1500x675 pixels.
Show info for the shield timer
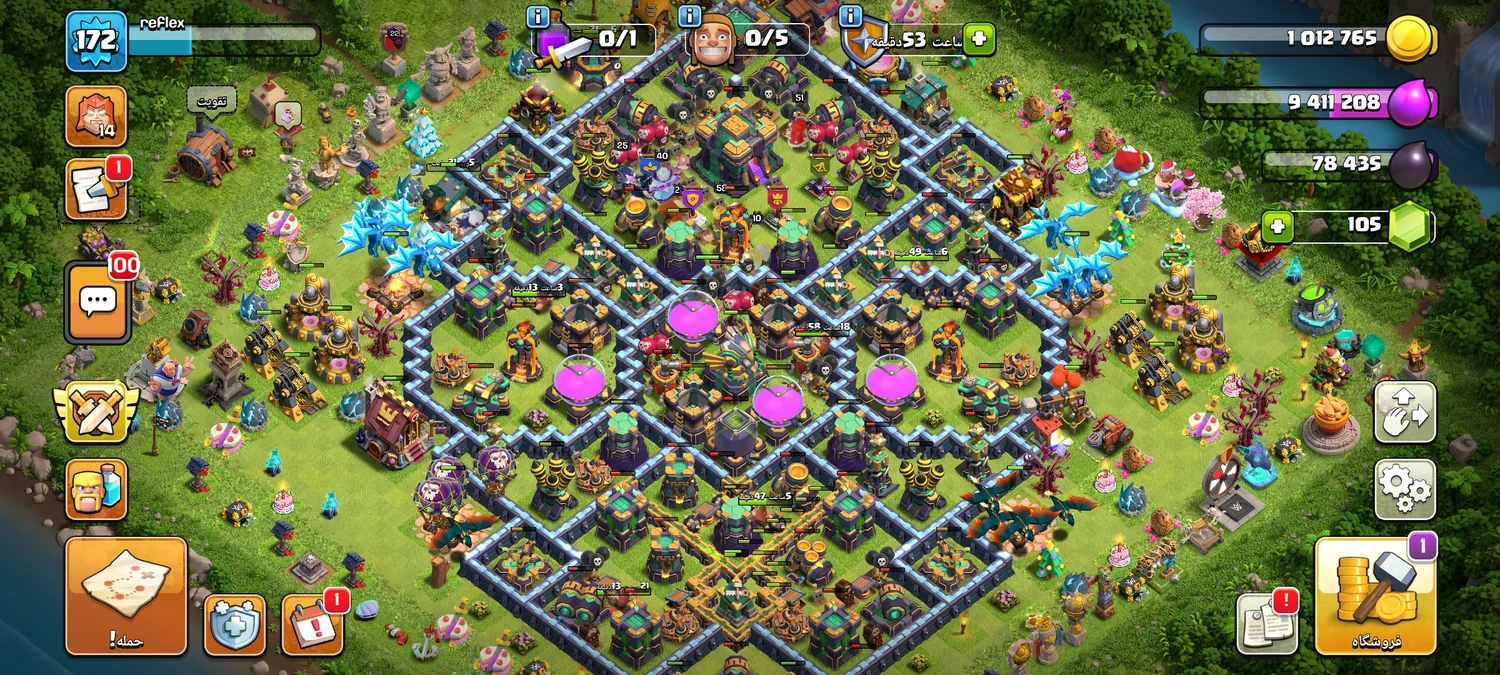tap(850, 16)
